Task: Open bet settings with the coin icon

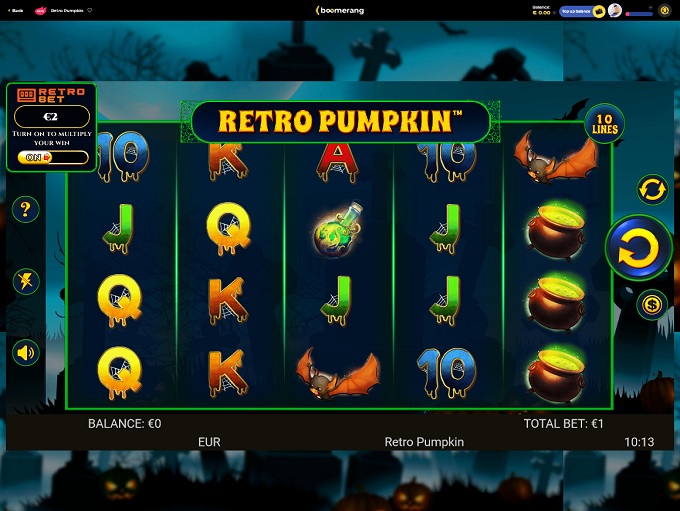Action: [x=652, y=304]
